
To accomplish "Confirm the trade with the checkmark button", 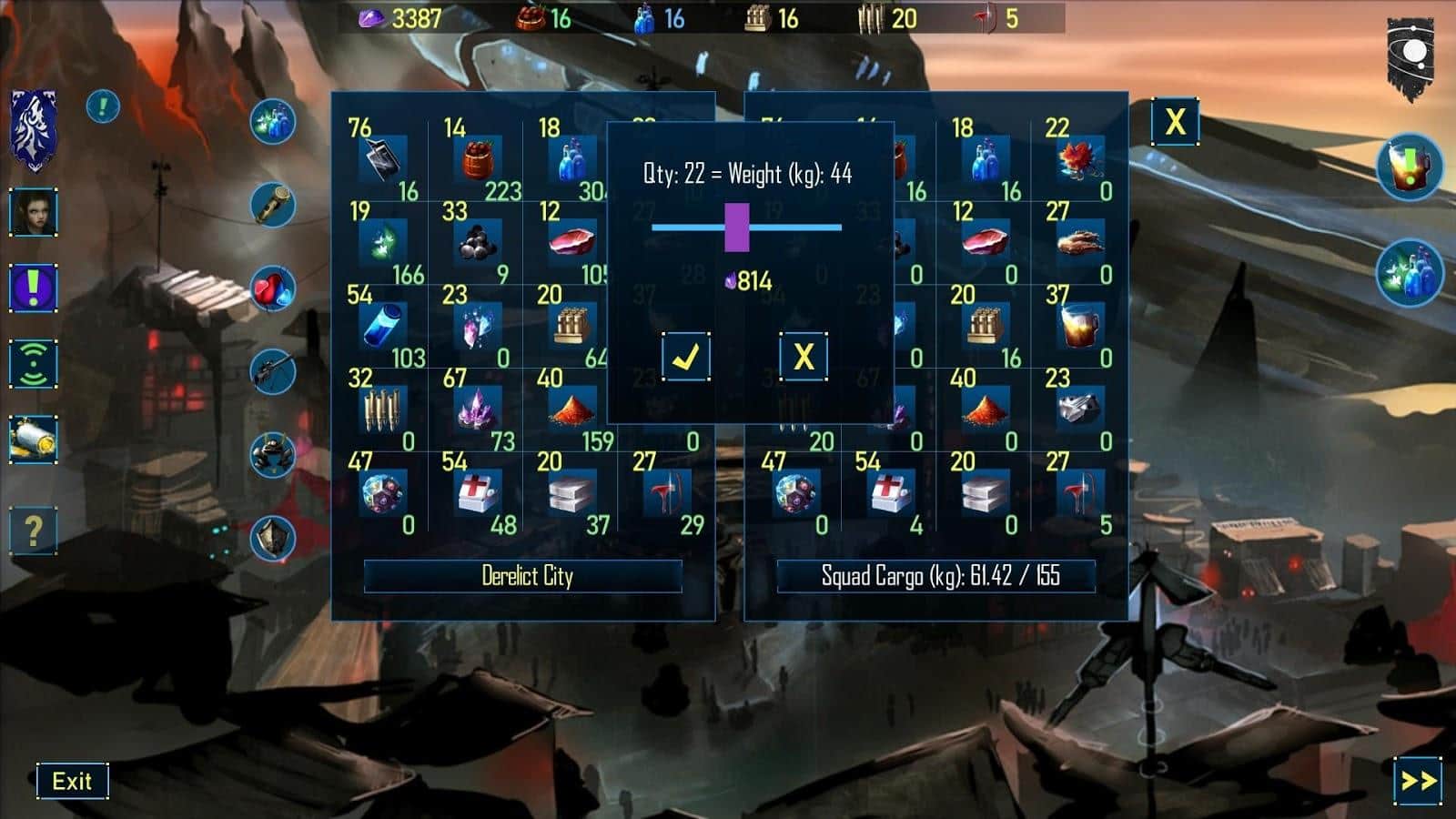I will [x=685, y=356].
